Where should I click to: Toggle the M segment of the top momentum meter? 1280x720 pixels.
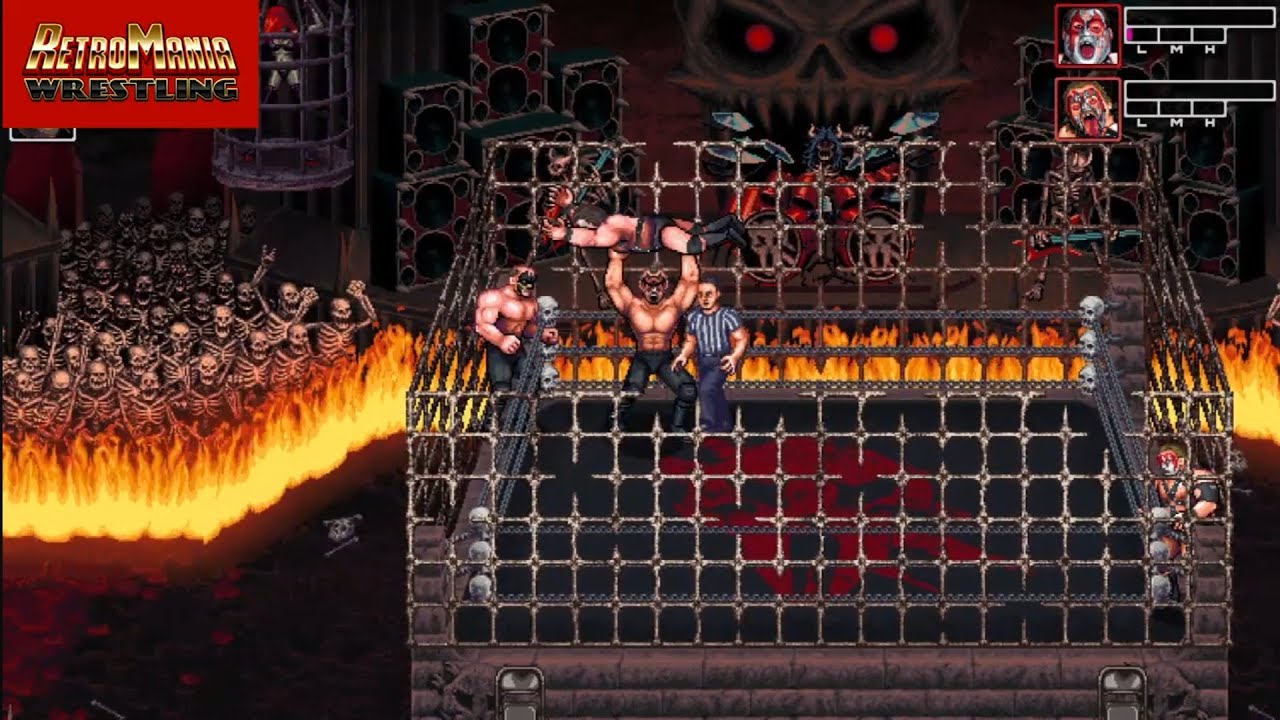(1177, 35)
